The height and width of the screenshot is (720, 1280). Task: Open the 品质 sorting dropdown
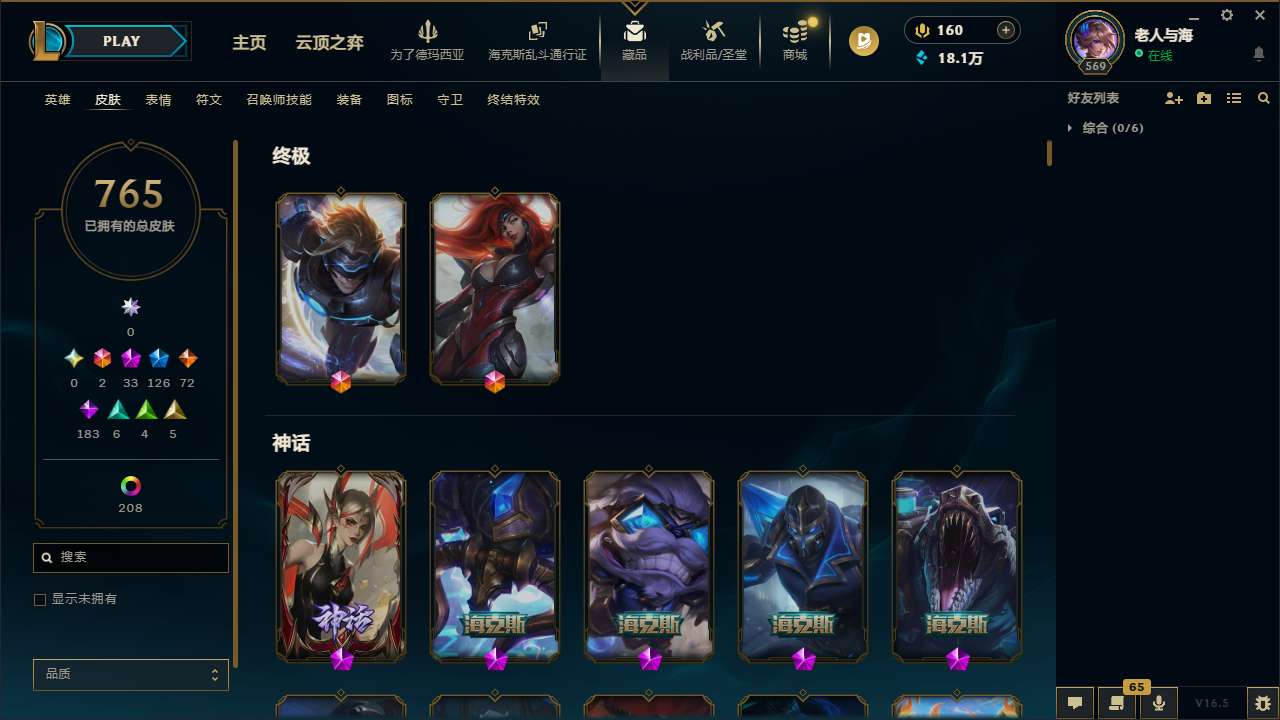coord(130,674)
